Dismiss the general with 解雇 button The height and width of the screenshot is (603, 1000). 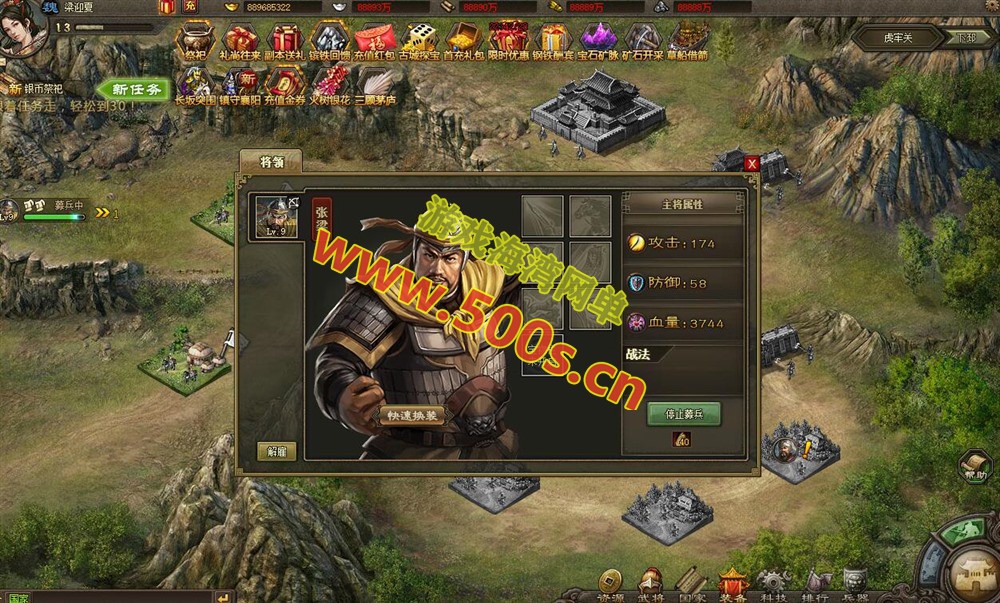276,450
